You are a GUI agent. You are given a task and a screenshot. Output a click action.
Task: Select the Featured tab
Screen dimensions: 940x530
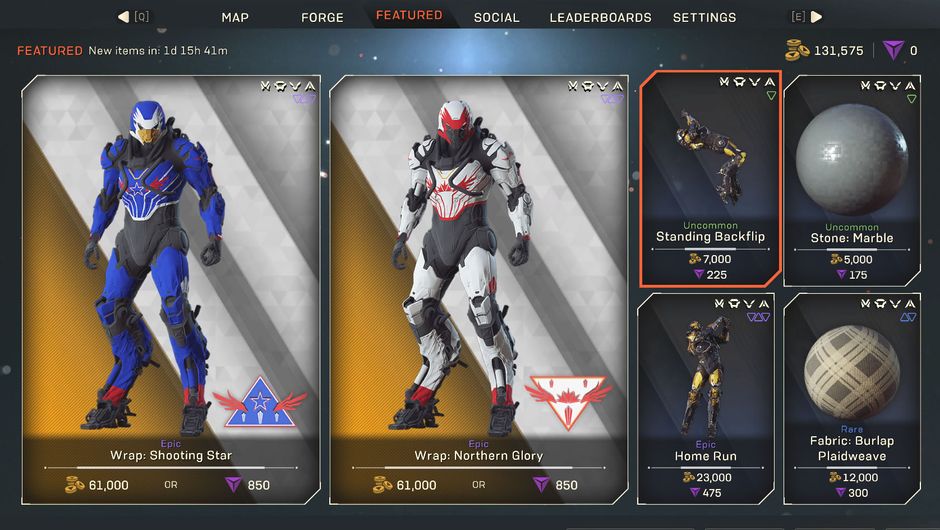click(x=409, y=16)
